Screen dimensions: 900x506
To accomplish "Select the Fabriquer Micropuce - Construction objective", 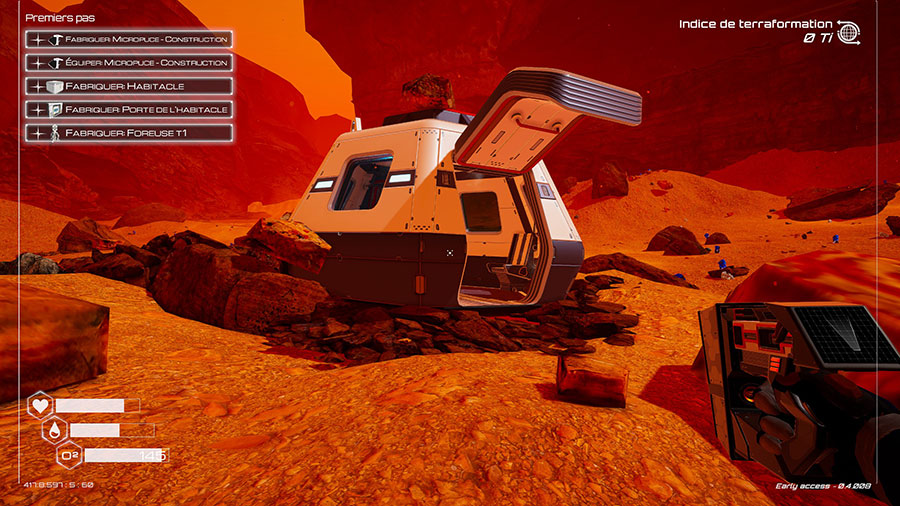I will tap(129, 40).
